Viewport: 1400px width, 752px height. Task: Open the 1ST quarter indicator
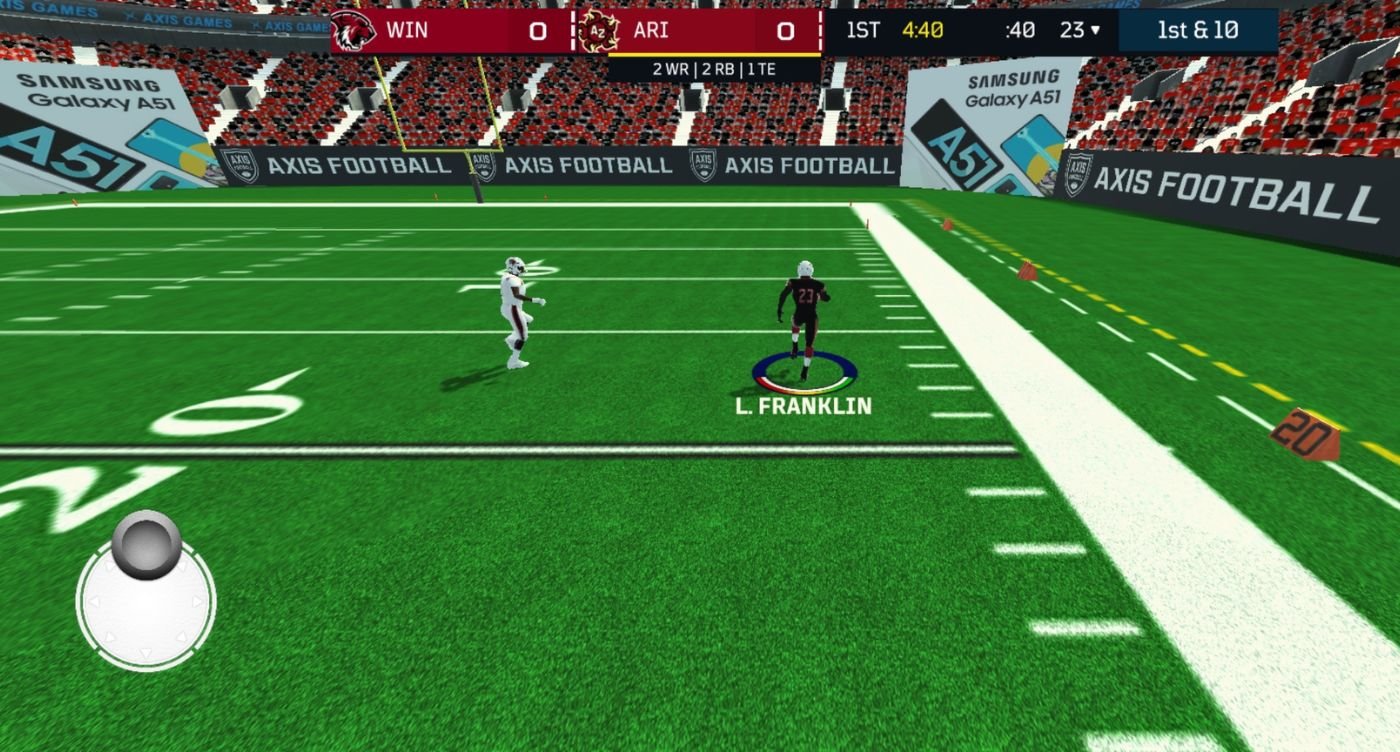863,30
